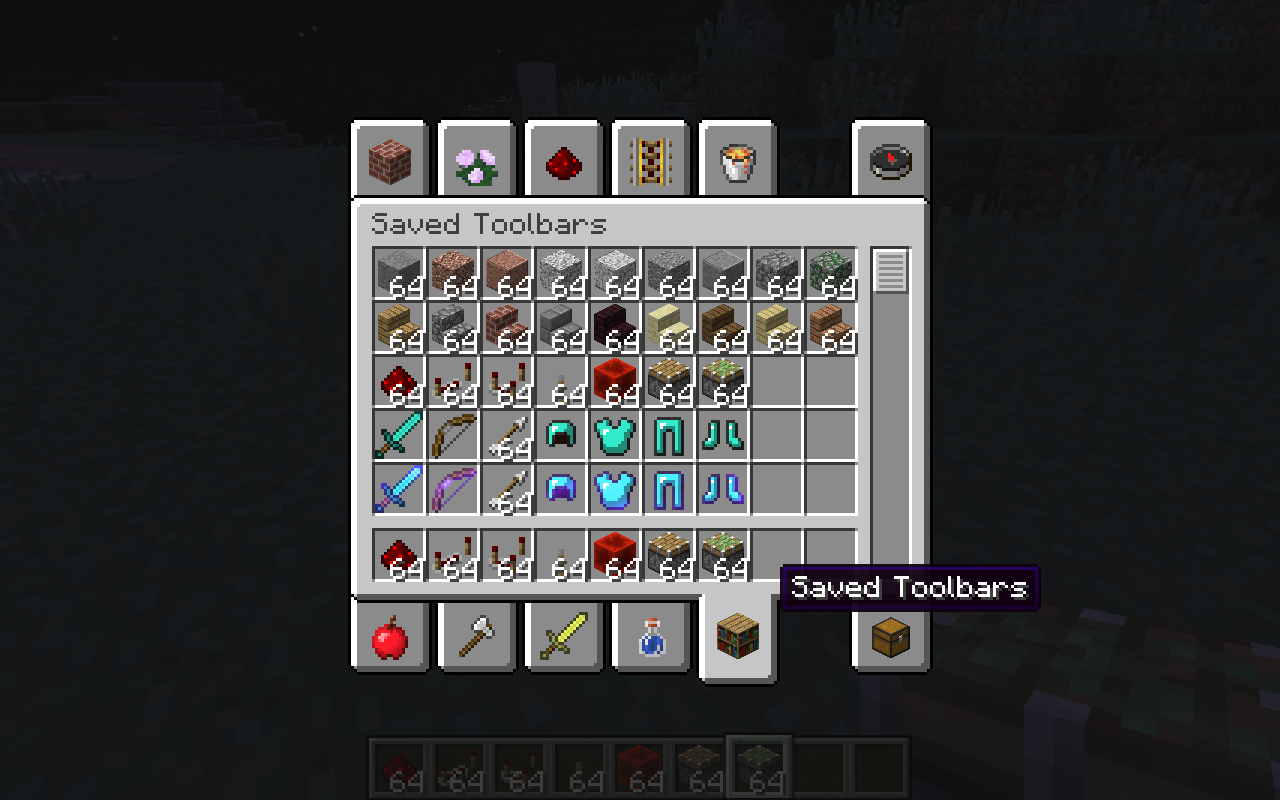Switch to the Decoration Blocks flower tab
Screen dimensions: 1280x800
[x=476, y=160]
